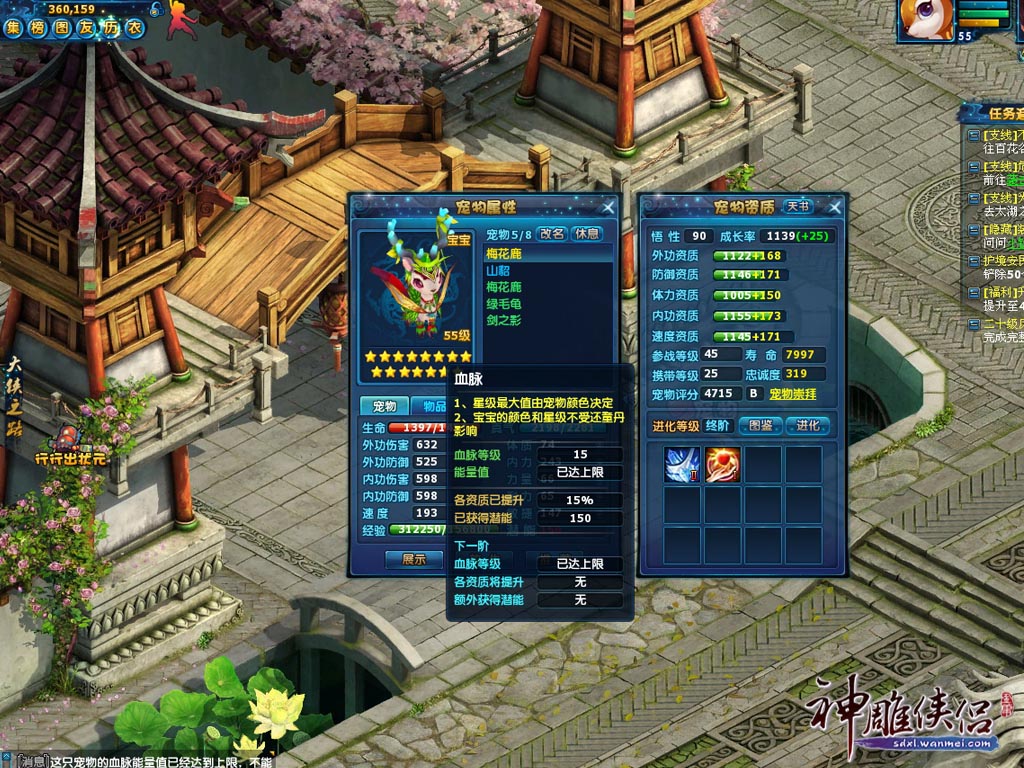The image size is (1024, 768).
Task: Select 剑之影 in the pet list
Action: pos(503,320)
